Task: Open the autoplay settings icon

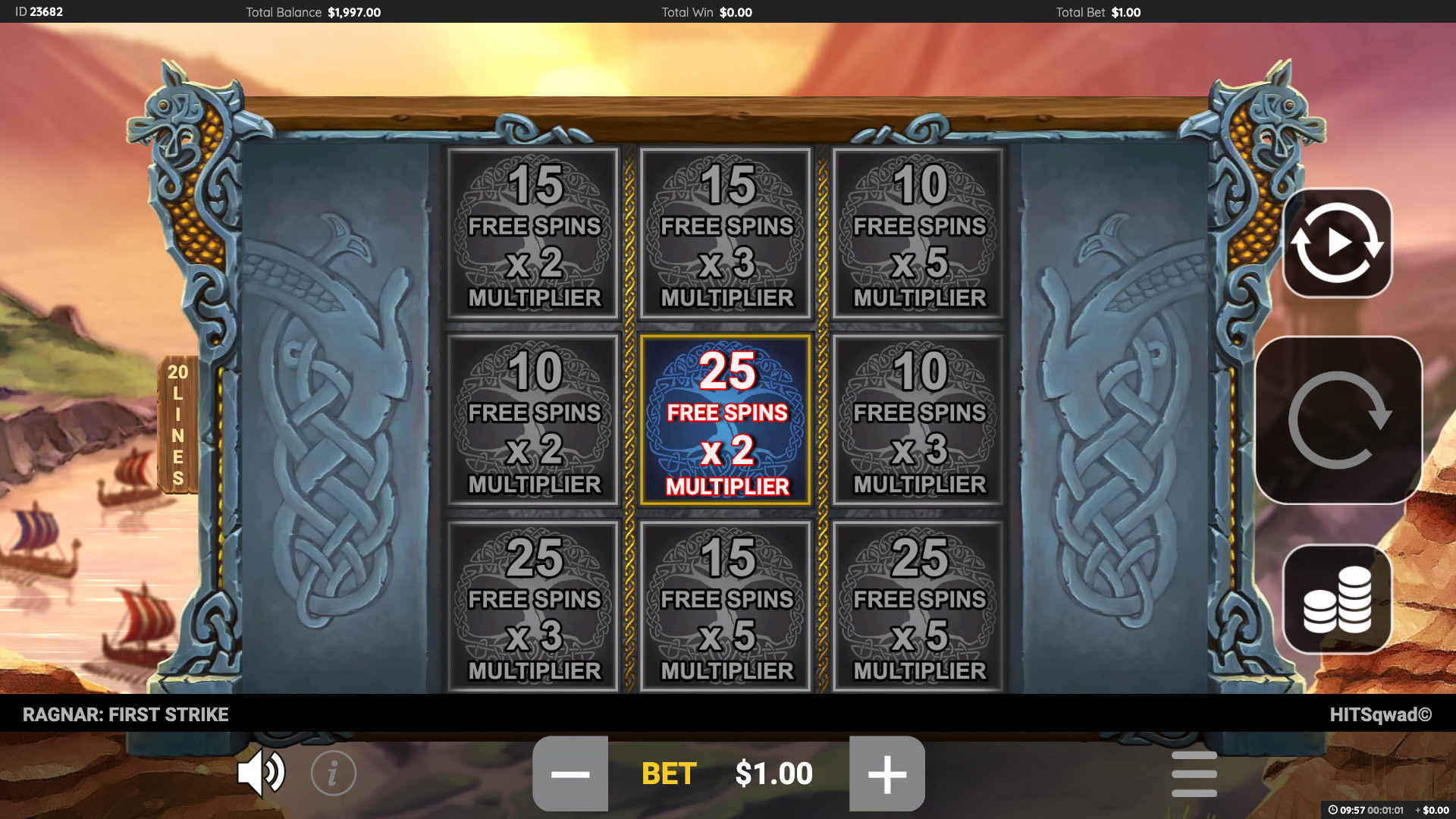Action: (1337, 241)
